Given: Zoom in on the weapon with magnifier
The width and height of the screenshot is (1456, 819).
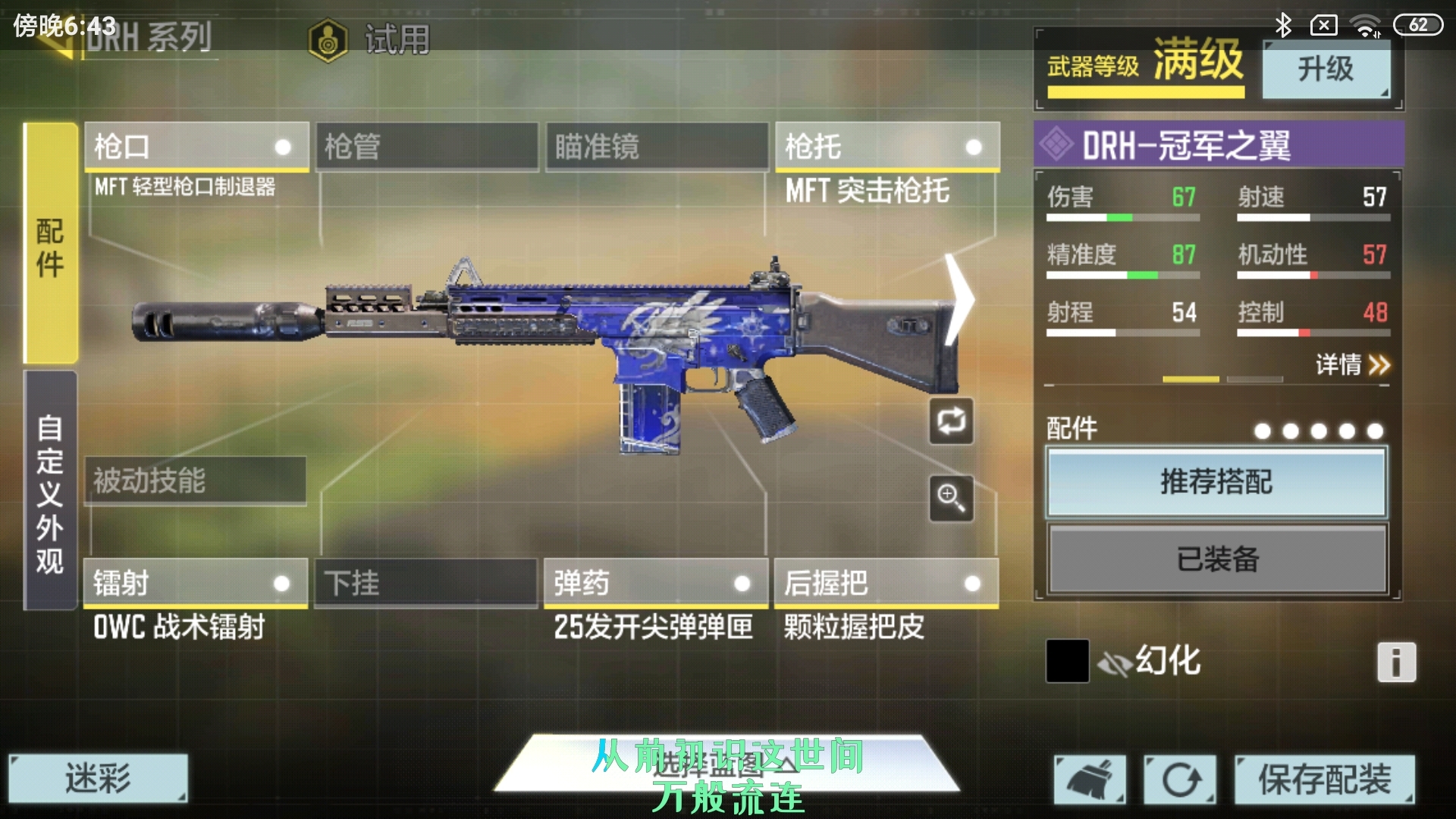Looking at the screenshot, I should [951, 498].
